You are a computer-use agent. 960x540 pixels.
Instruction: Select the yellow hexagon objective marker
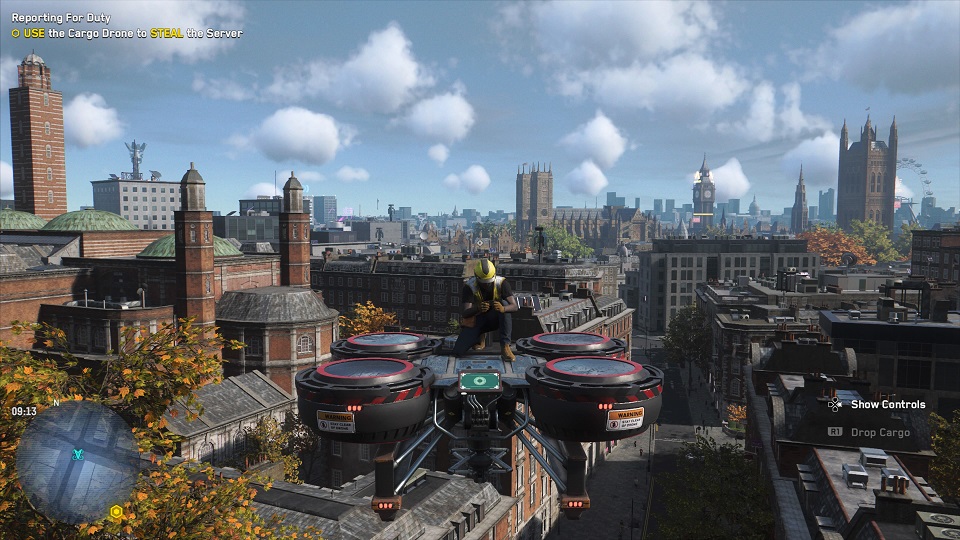tap(116, 512)
